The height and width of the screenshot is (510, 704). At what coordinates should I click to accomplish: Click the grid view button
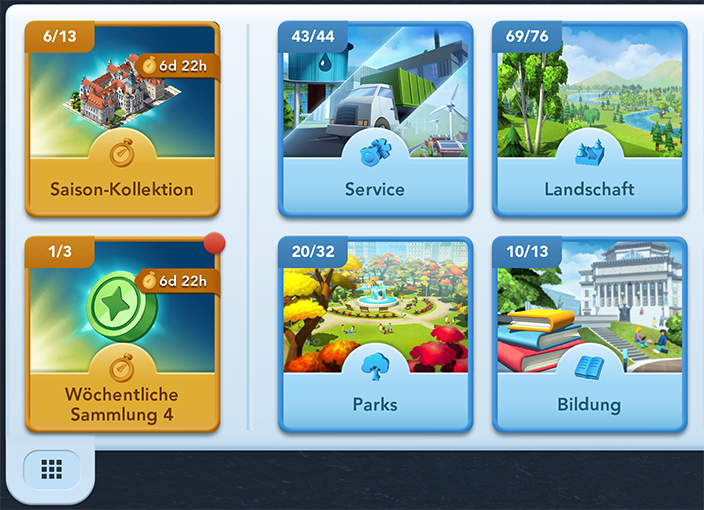point(52,469)
